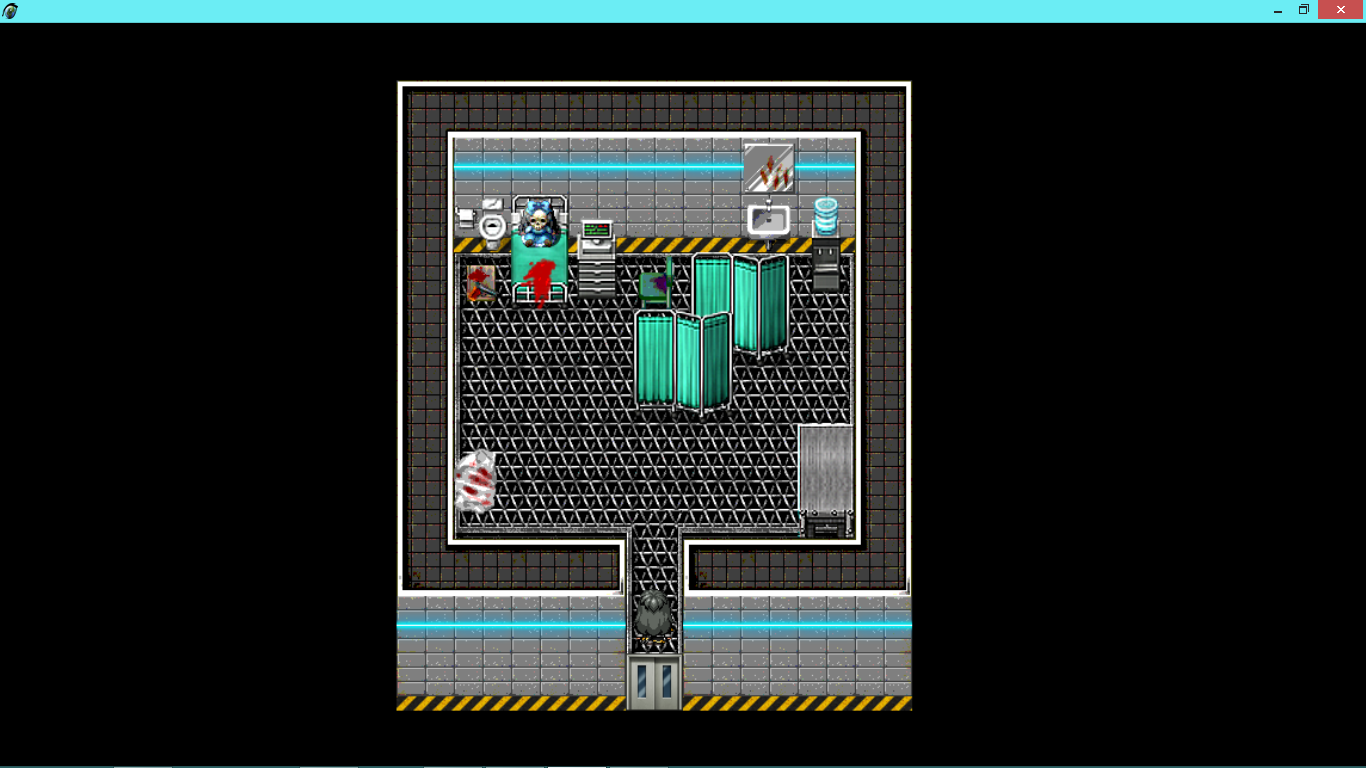Screen dimensions: 1366x768
Task: Restore down the game window
Action: (x=1304, y=10)
